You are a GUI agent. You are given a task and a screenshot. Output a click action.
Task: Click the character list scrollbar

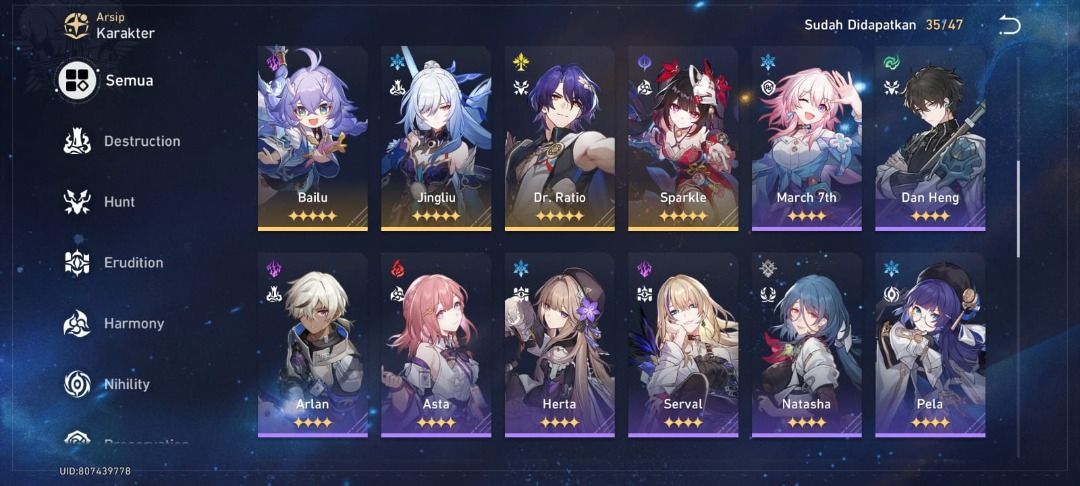1018,208
